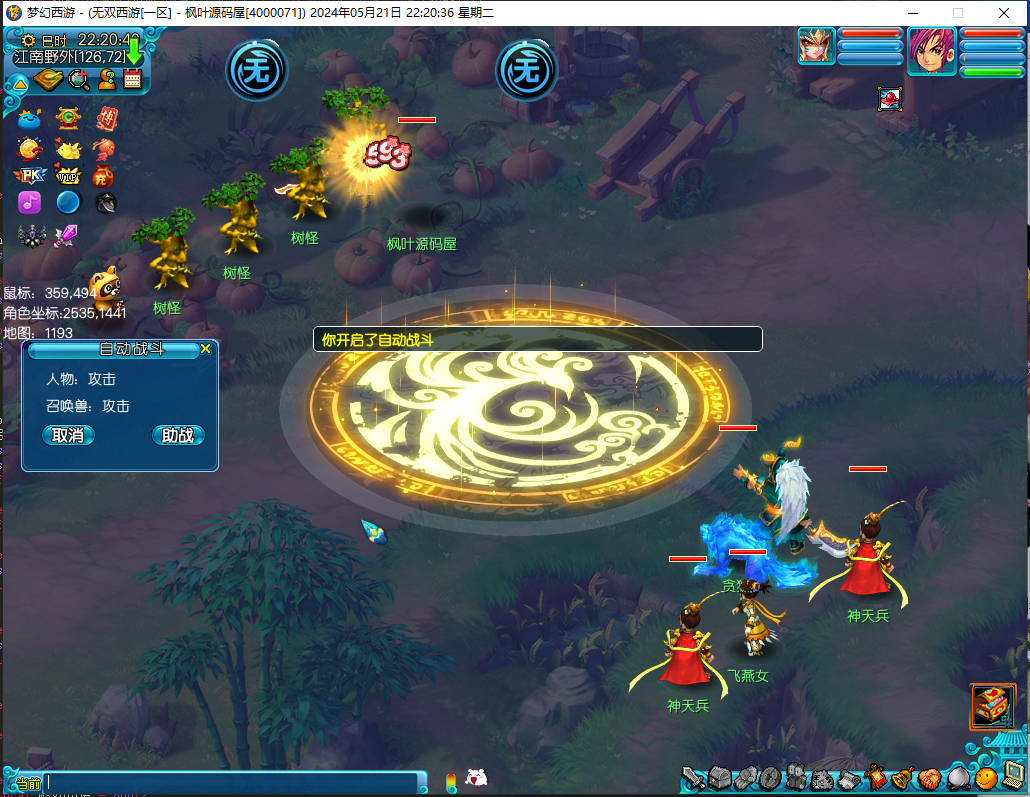This screenshot has height=797, width=1030.
Task: Open the red calendar icon
Action: (133, 80)
